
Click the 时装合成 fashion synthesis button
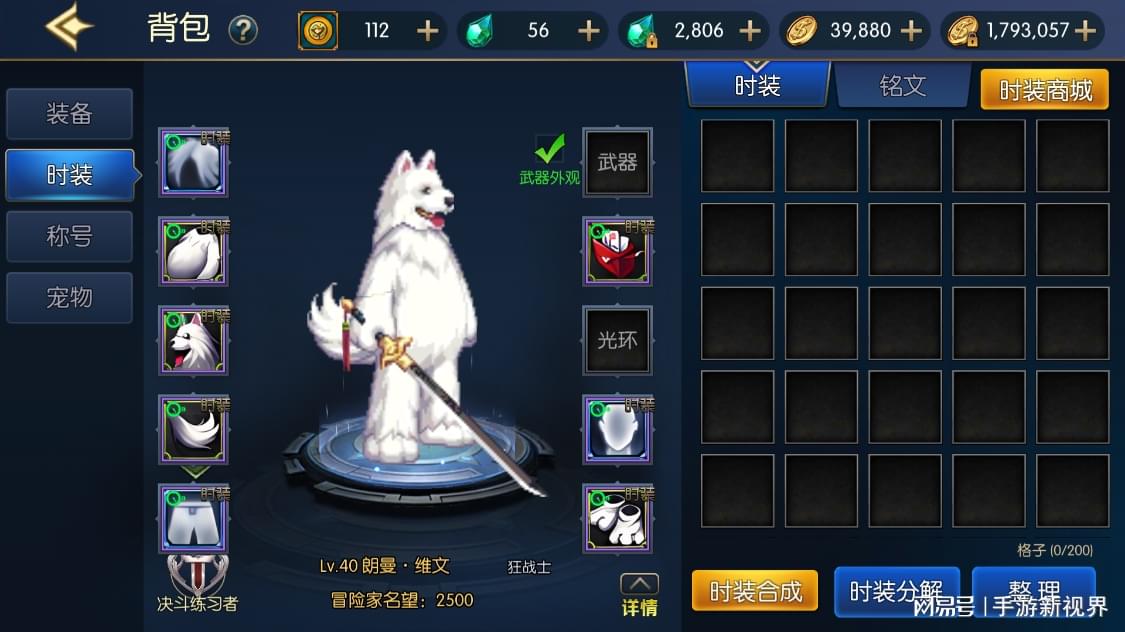coord(755,591)
